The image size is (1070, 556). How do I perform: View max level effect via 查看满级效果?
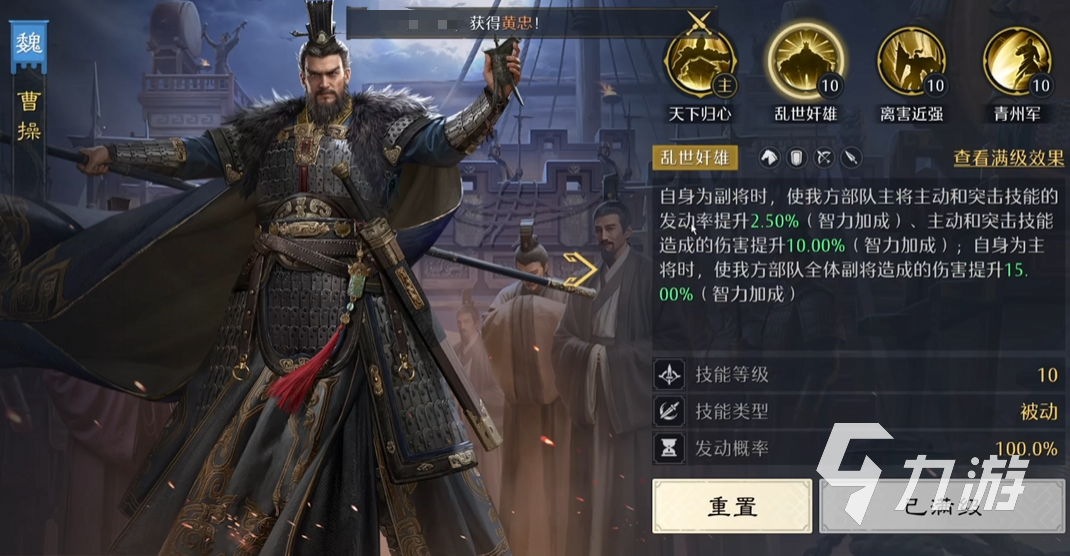pos(1007,158)
